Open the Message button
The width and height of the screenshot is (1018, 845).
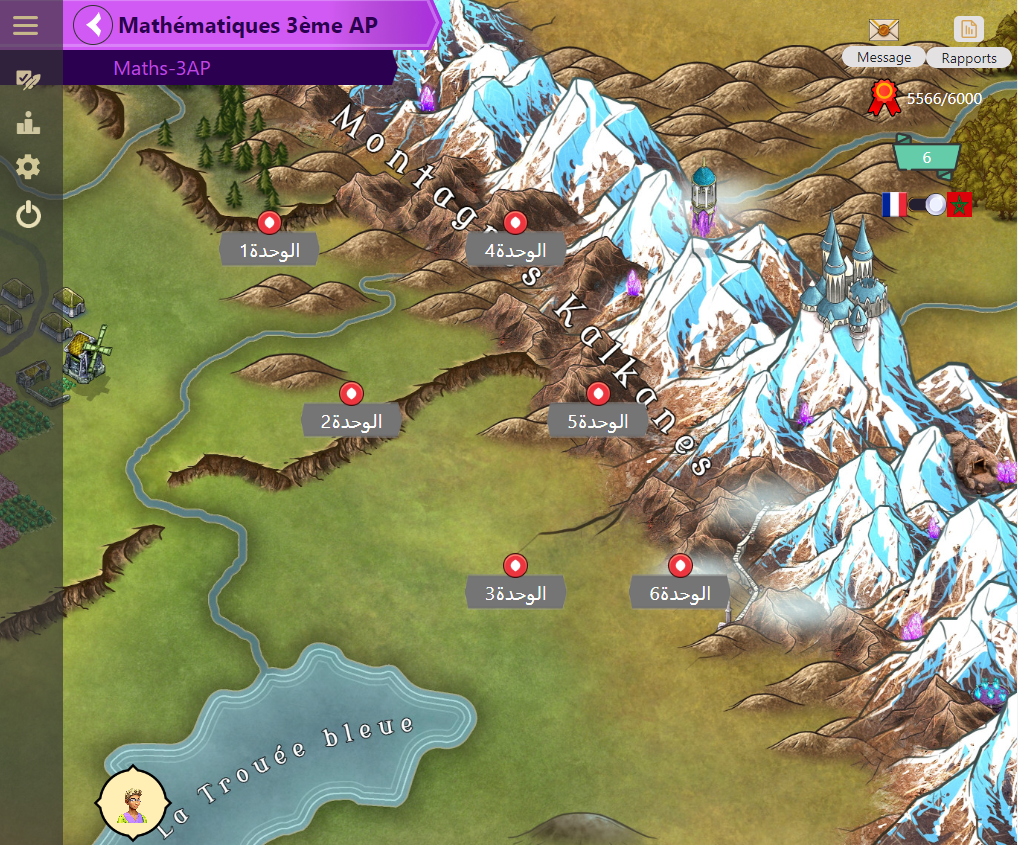click(x=884, y=58)
